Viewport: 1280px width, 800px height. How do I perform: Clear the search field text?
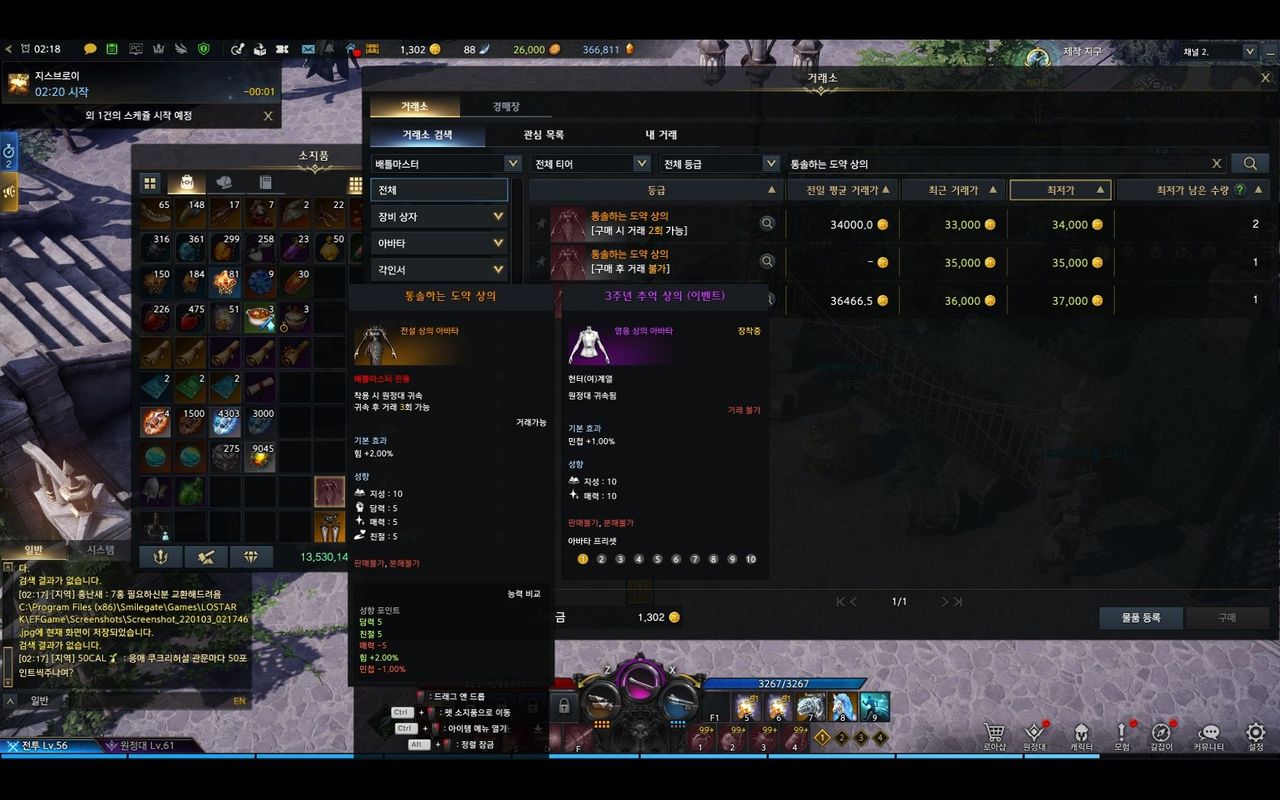(x=1216, y=163)
